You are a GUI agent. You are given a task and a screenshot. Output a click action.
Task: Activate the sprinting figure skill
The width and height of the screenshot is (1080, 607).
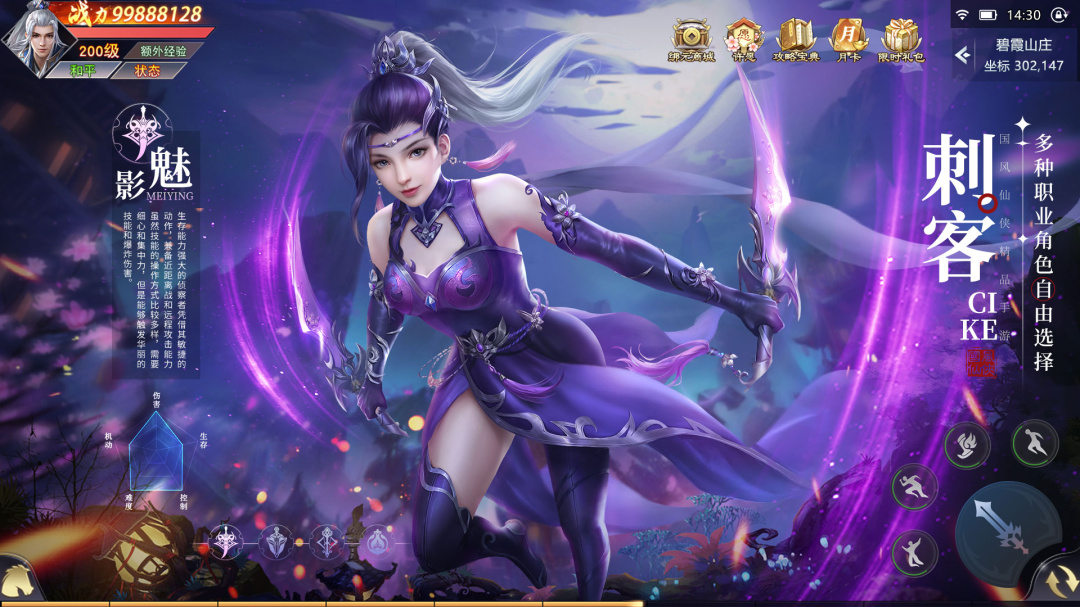tap(914, 488)
